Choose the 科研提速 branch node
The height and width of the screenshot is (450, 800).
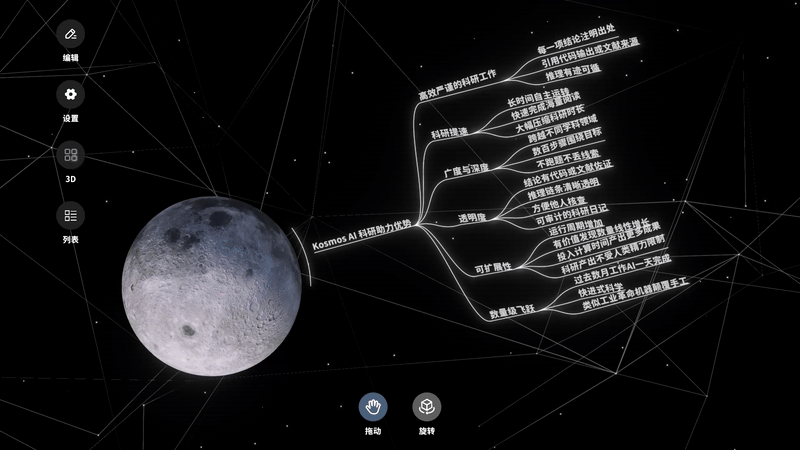click(x=451, y=133)
